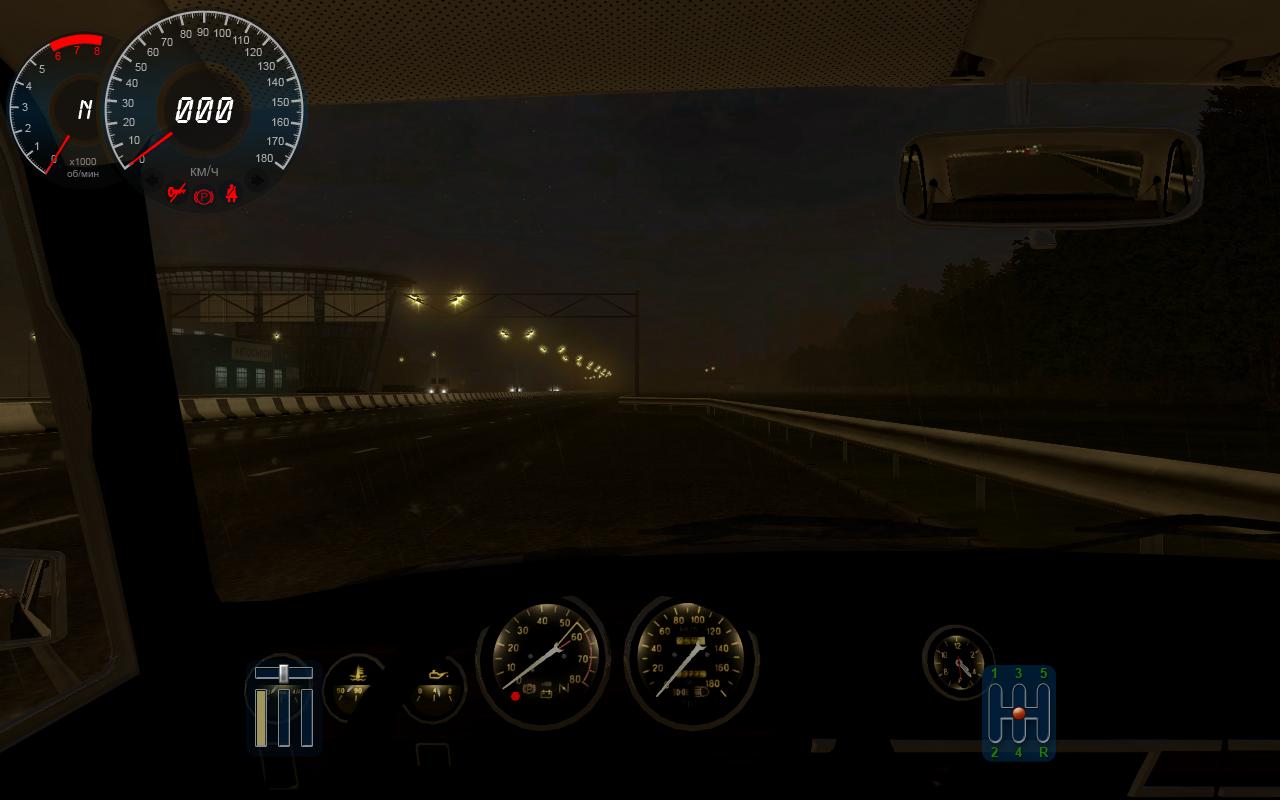
Task: Click the red parking brake warning icon
Action: click(204, 197)
